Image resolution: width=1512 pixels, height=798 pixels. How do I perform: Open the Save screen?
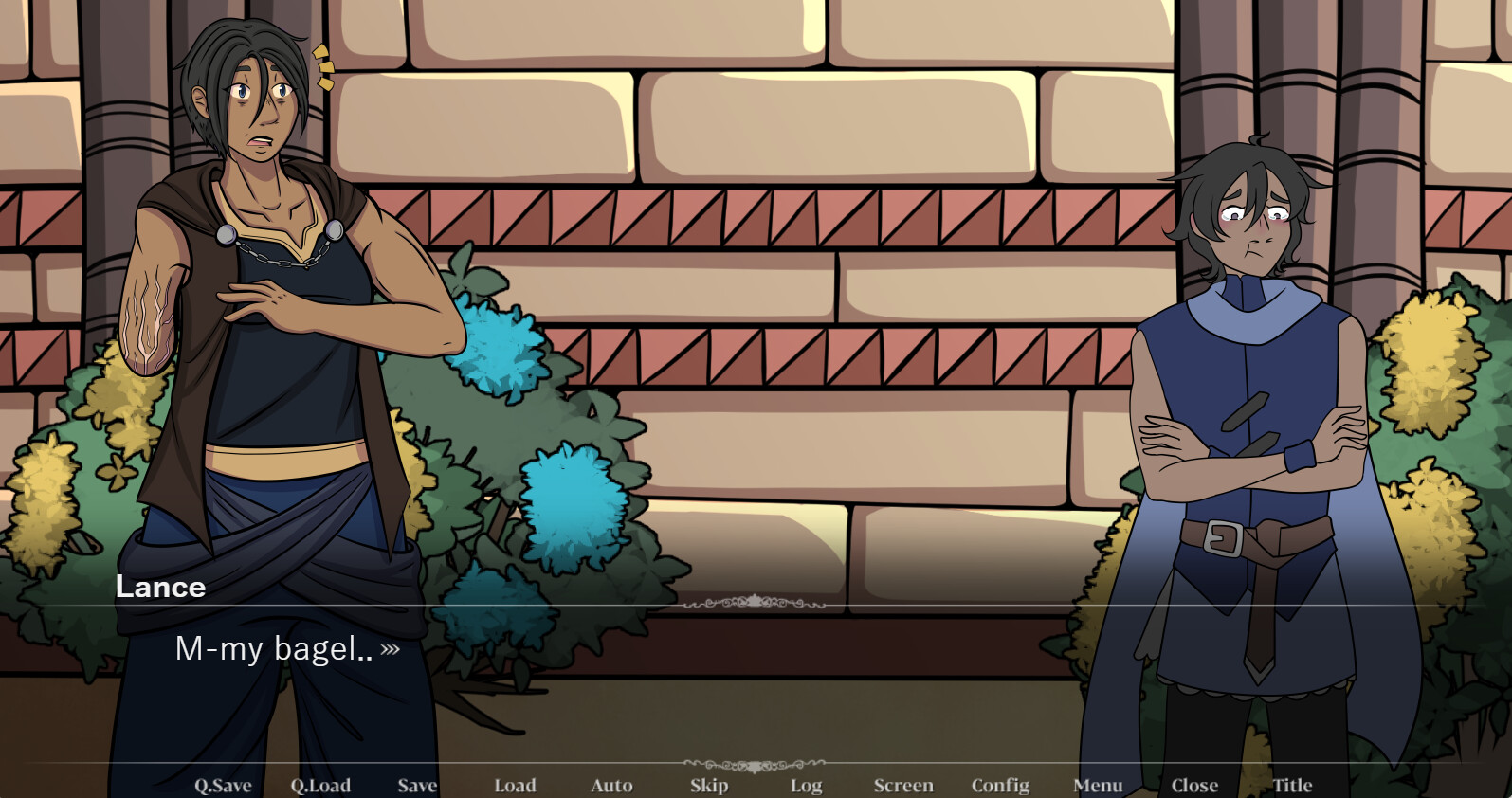(417, 786)
